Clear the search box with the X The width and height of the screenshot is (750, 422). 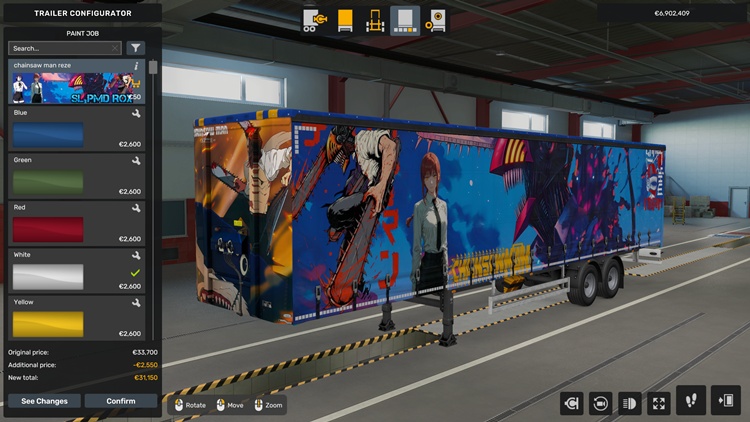115,48
